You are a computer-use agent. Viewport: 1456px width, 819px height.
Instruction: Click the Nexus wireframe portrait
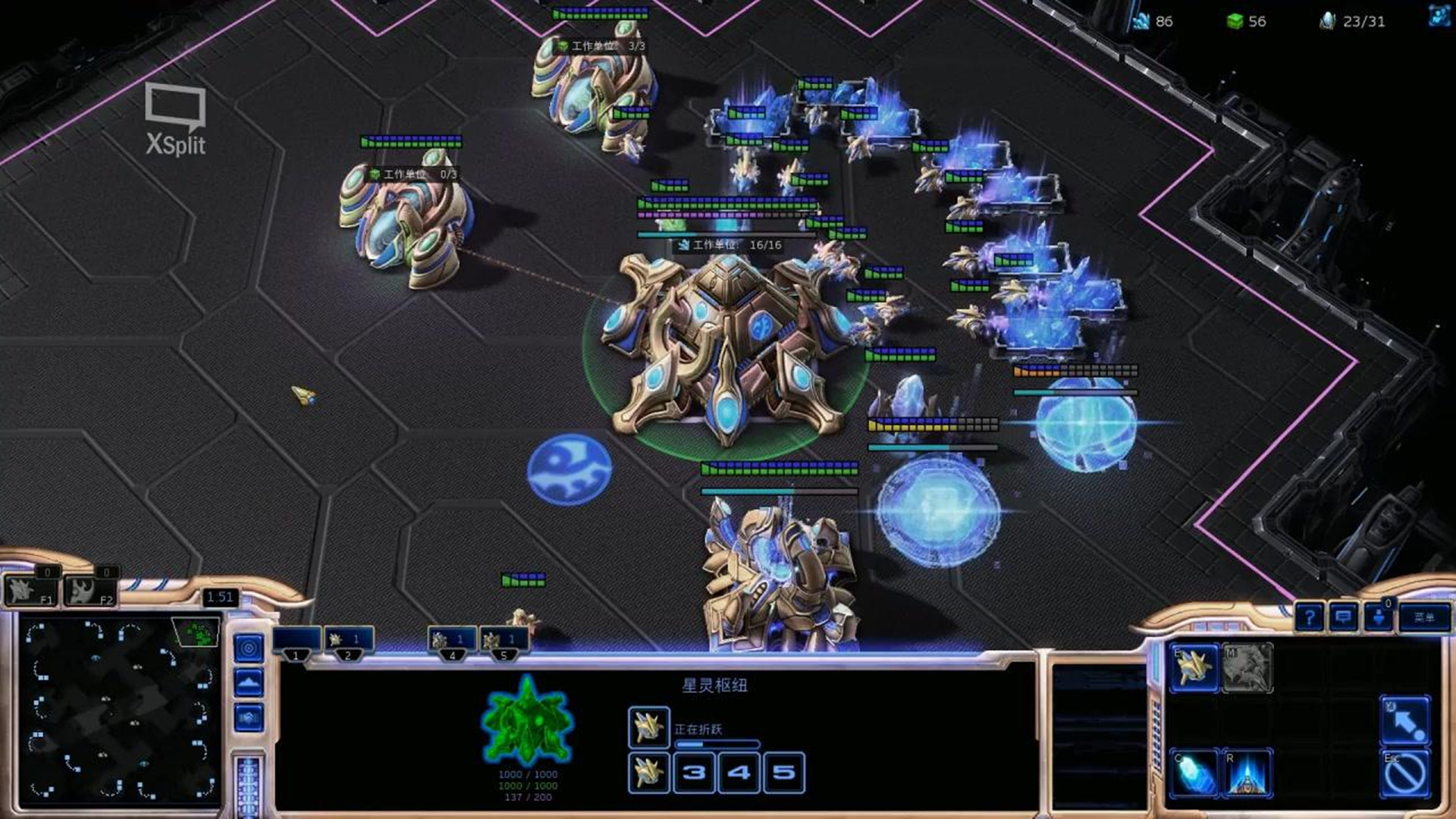pyautogui.click(x=527, y=720)
